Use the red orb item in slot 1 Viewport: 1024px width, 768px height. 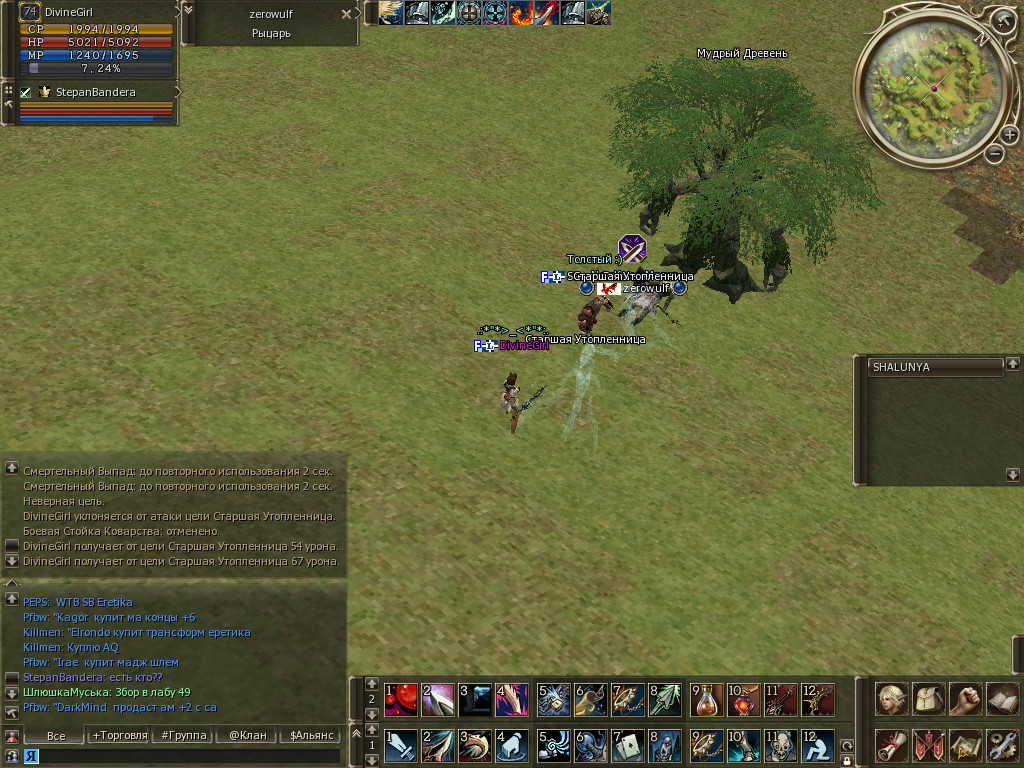click(x=400, y=699)
